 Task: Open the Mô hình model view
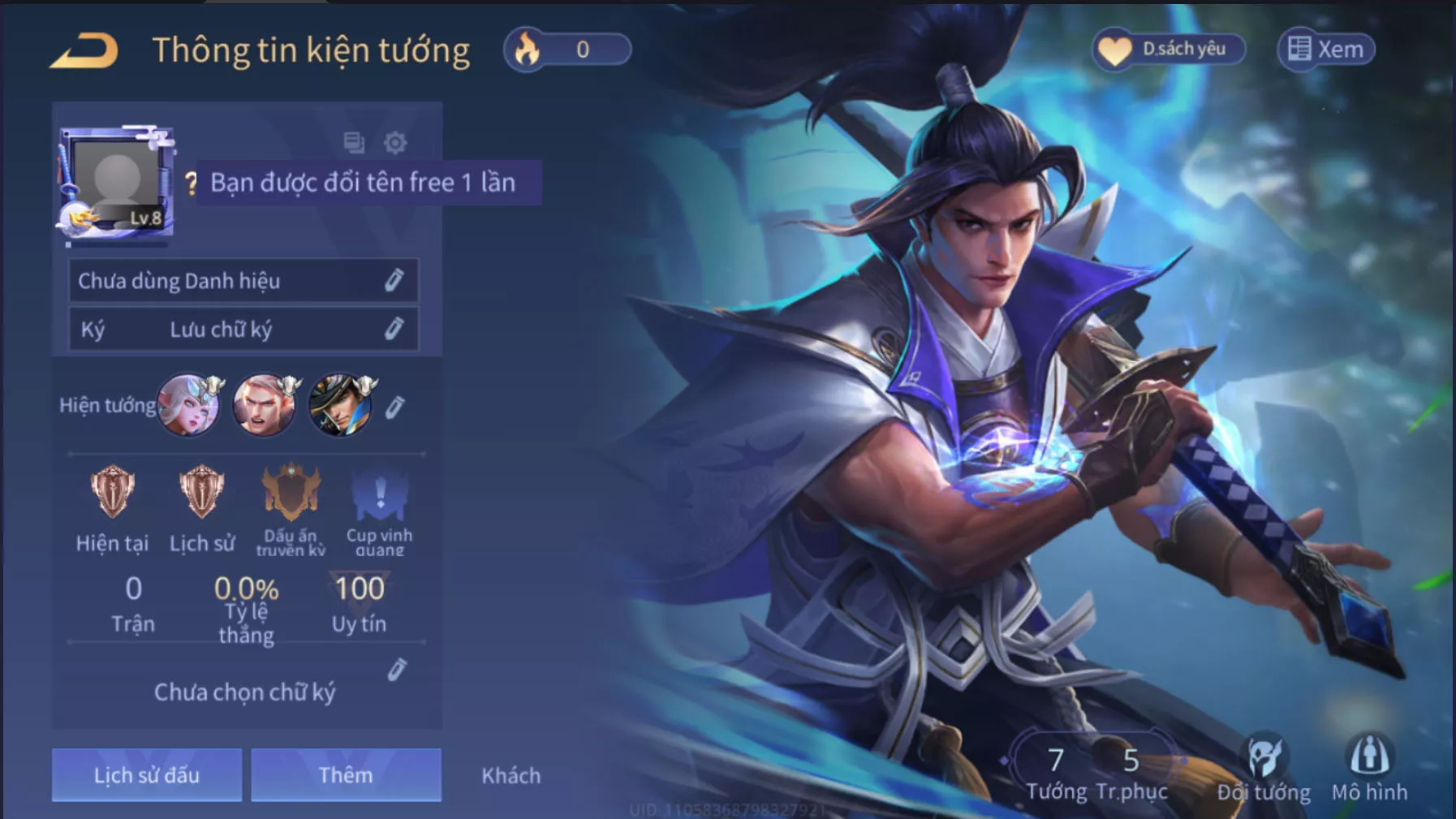coord(1369,767)
